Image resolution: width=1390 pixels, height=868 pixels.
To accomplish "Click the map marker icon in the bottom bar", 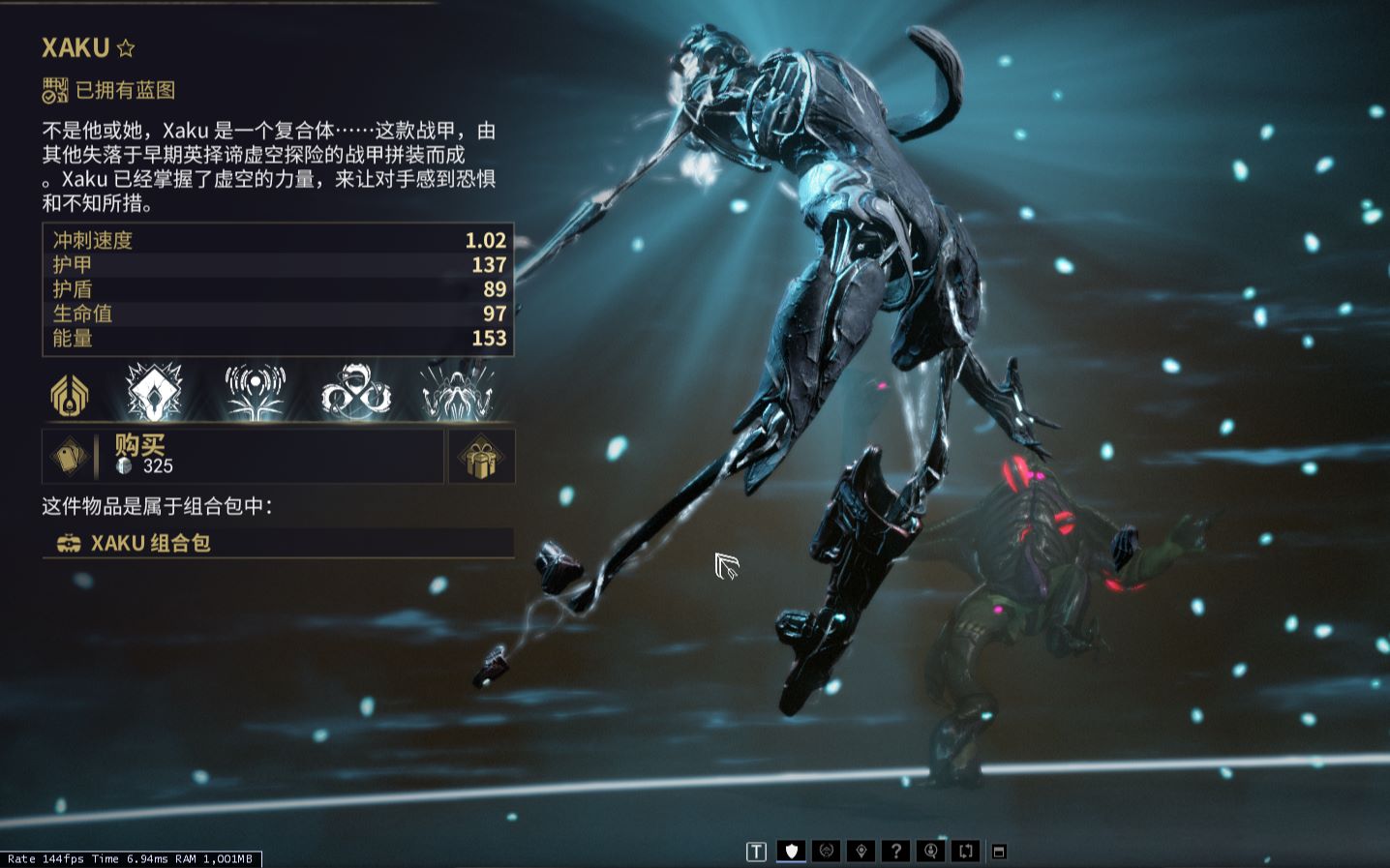I will pos(861,852).
